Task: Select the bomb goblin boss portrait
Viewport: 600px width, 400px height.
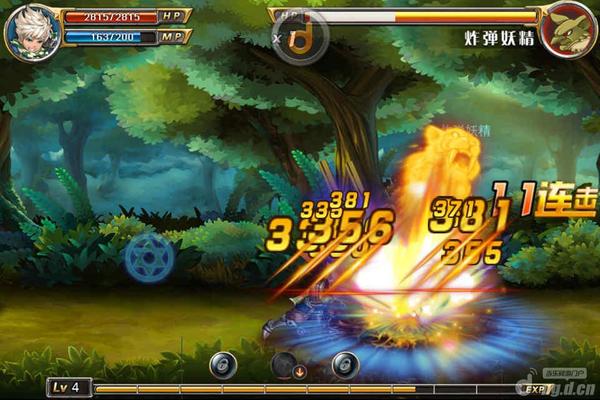Action: [x=569, y=28]
